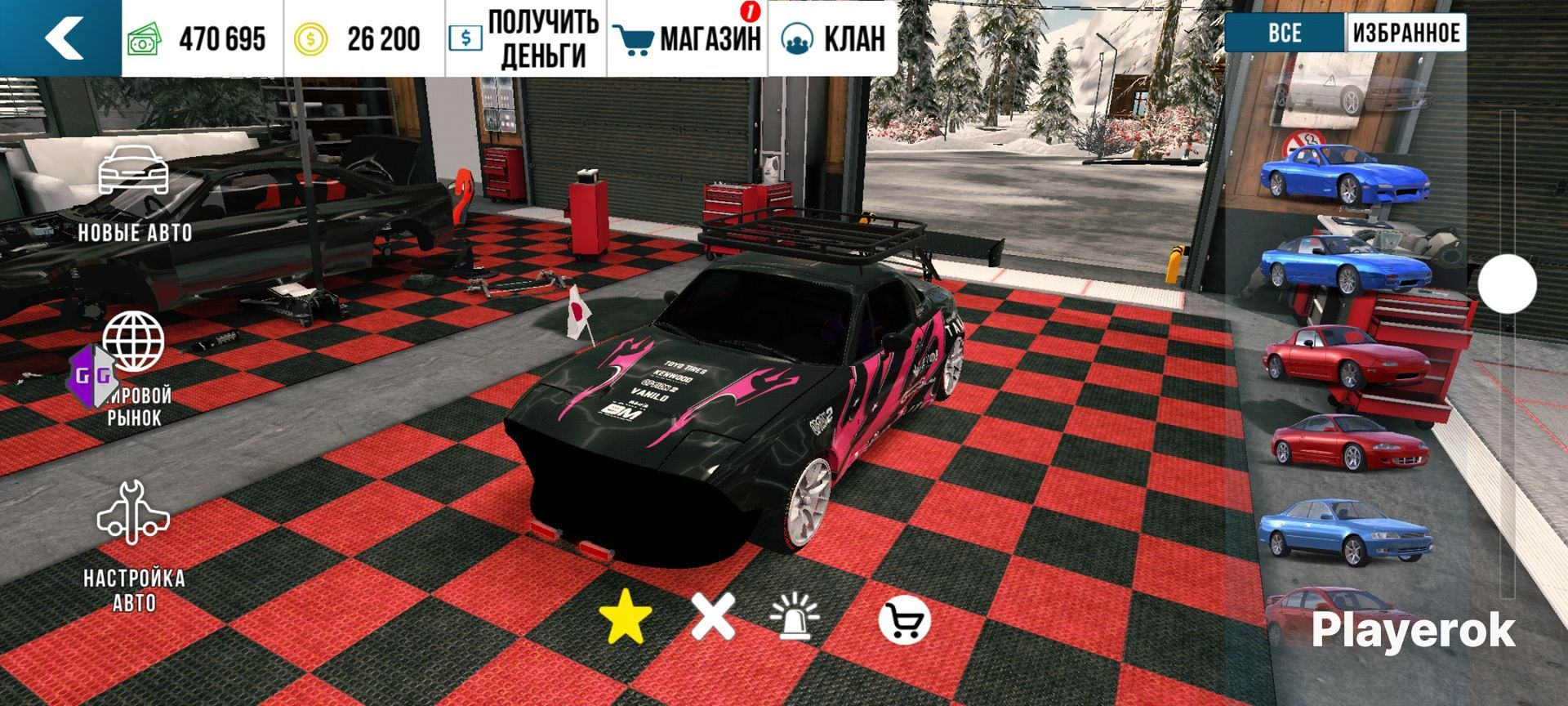Click the white X button
Viewport: 1568px width, 706px height.
coord(713,617)
